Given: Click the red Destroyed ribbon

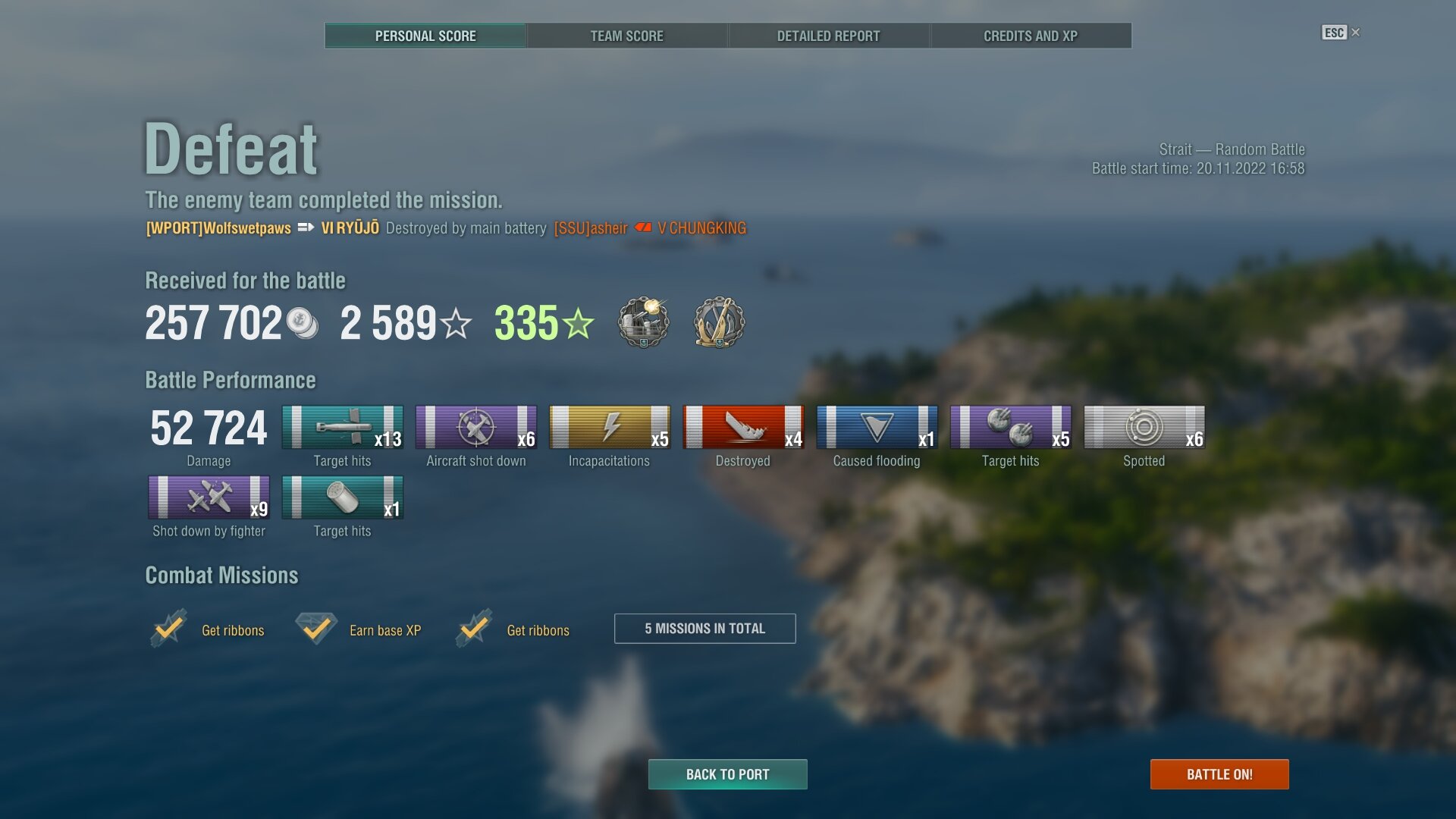Looking at the screenshot, I should tap(742, 428).
